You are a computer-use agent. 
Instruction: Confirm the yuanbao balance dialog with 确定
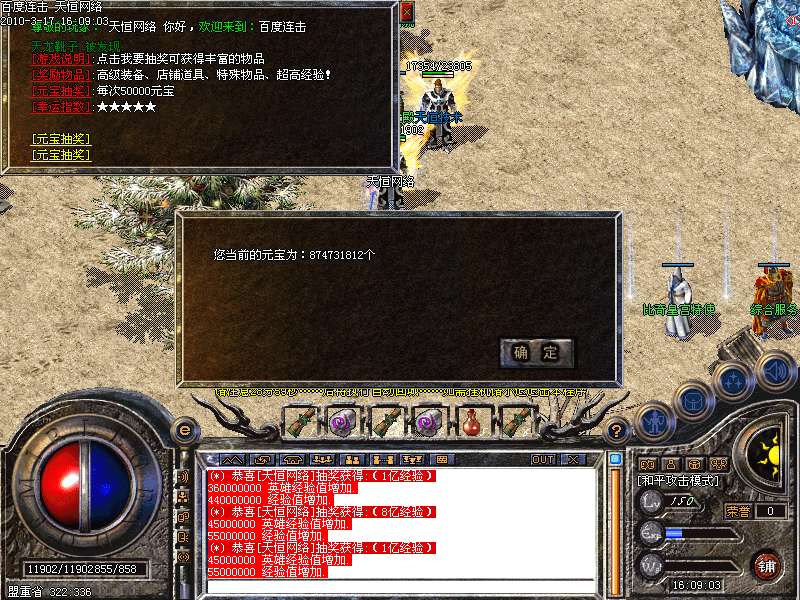click(537, 352)
